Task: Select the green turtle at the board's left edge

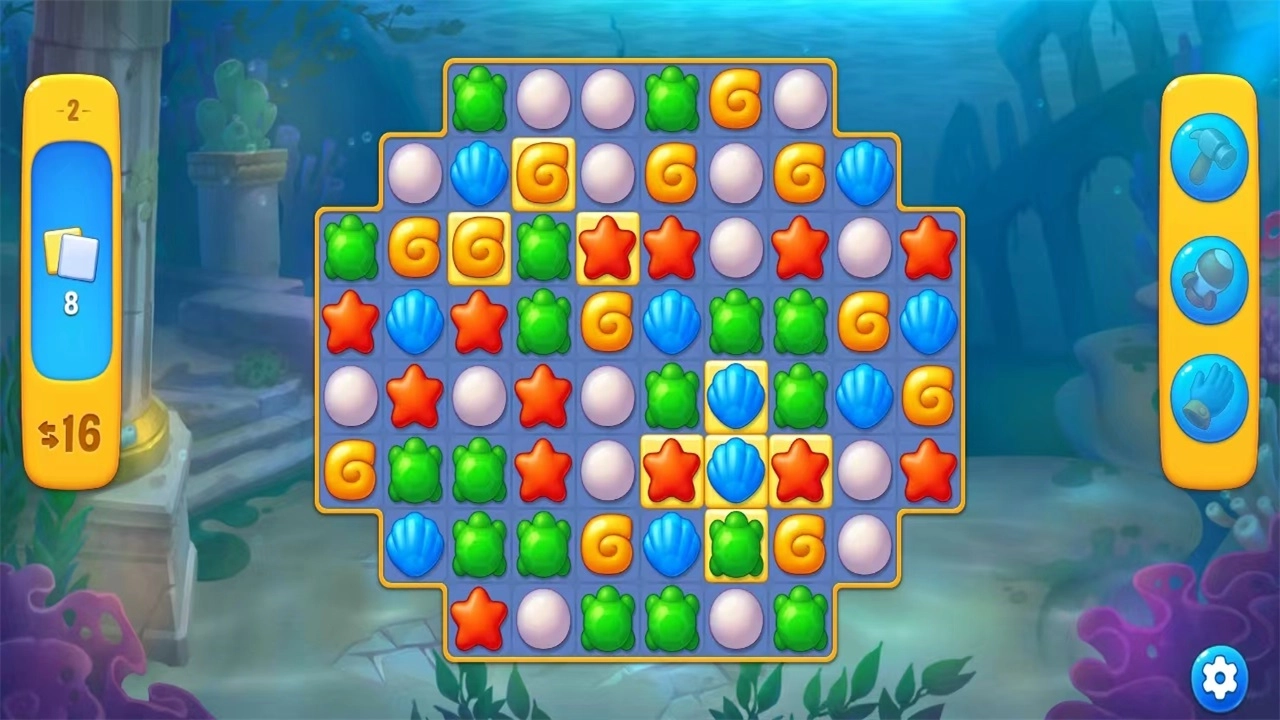Action: pyautogui.click(x=350, y=250)
